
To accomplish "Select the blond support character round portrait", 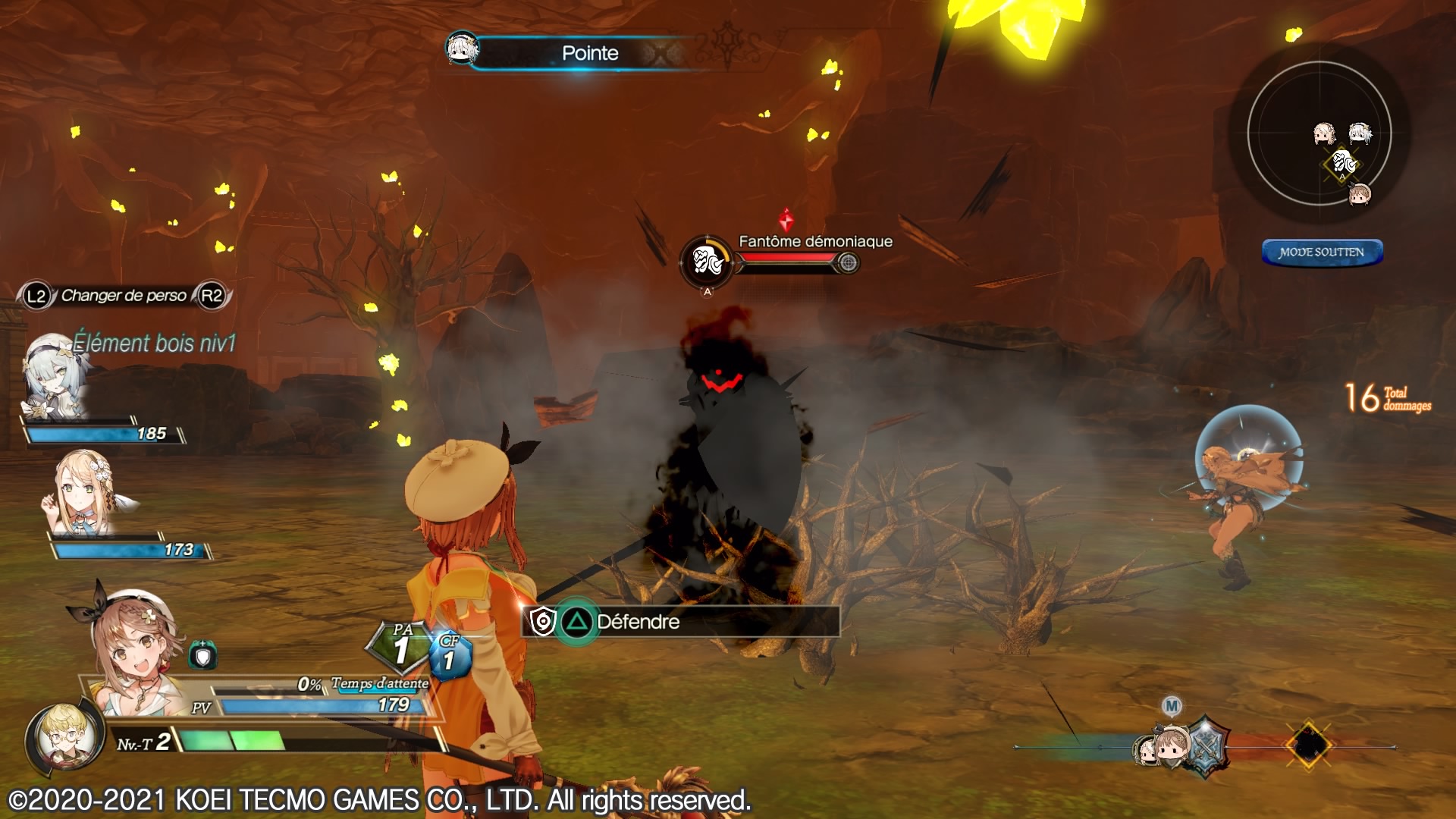I will tap(62, 736).
